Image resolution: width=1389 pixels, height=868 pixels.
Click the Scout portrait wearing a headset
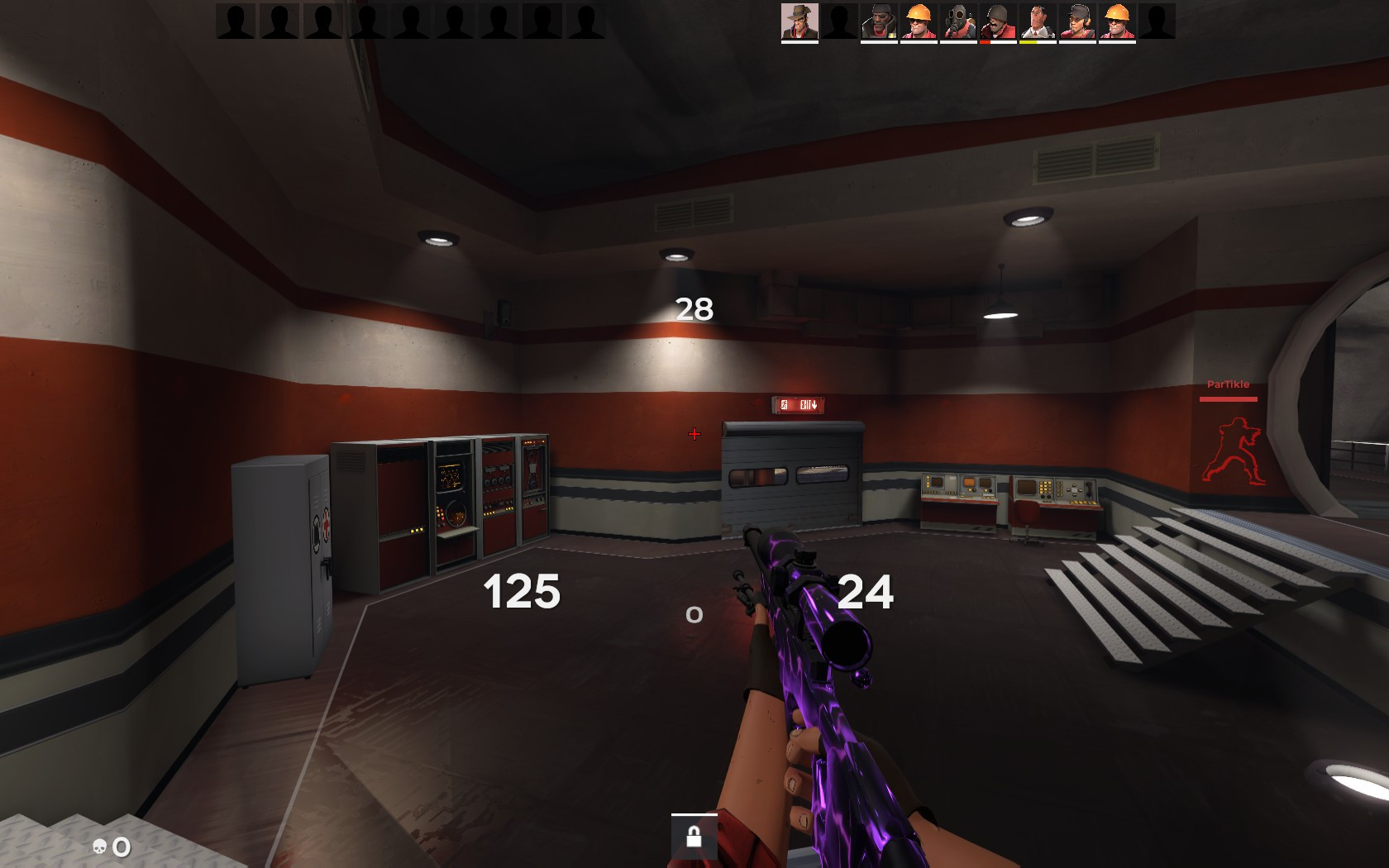pyautogui.click(x=1077, y=22)
